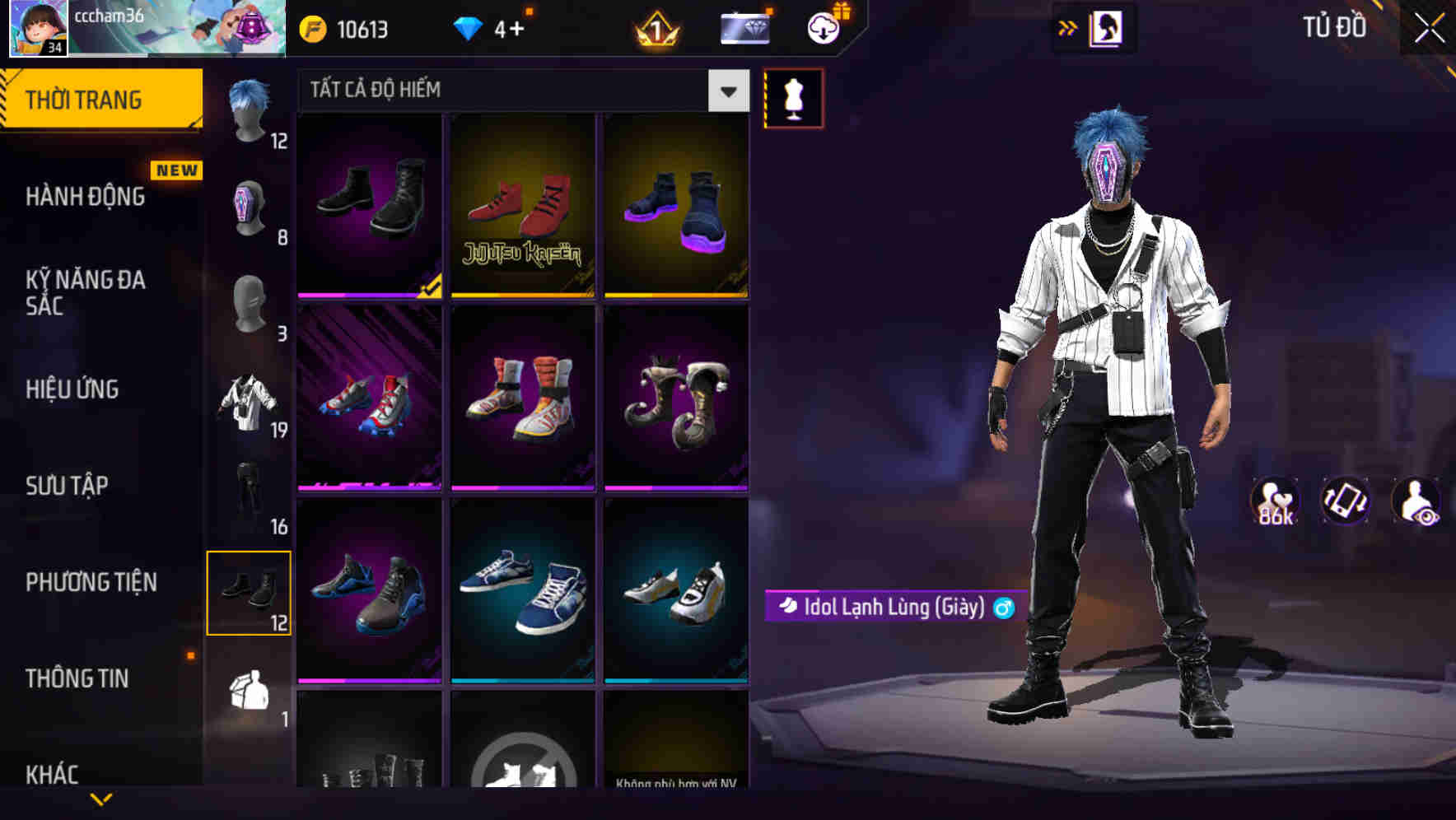Click the 86k likes icon beside the character

point(1273,501)
